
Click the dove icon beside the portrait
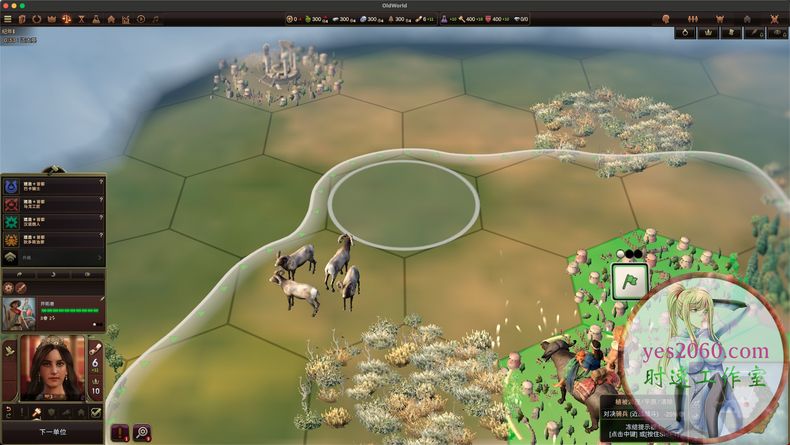pos(10,350)
